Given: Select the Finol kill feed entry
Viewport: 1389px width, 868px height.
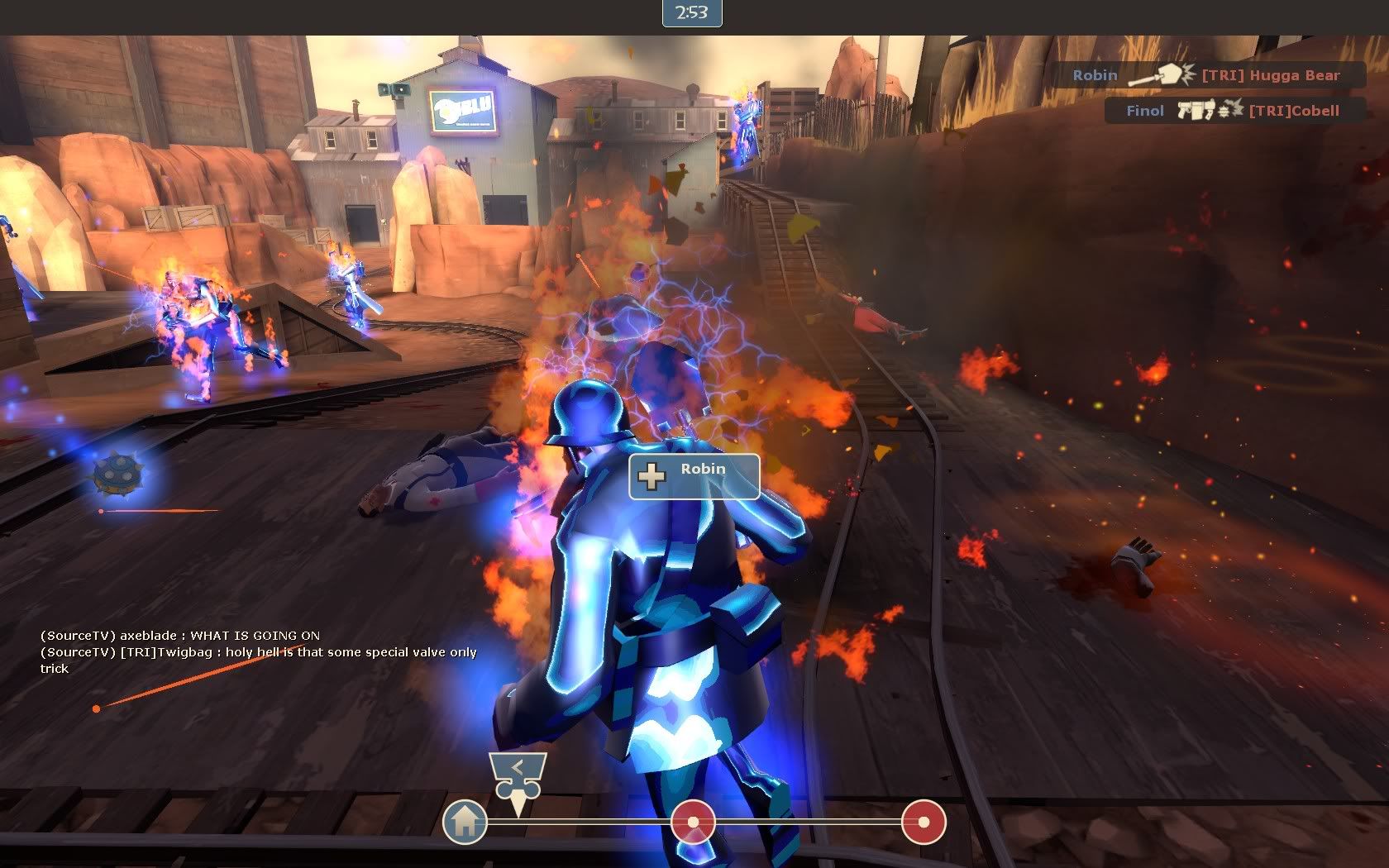Looking at the screenshot, I should coord(1233,110).
